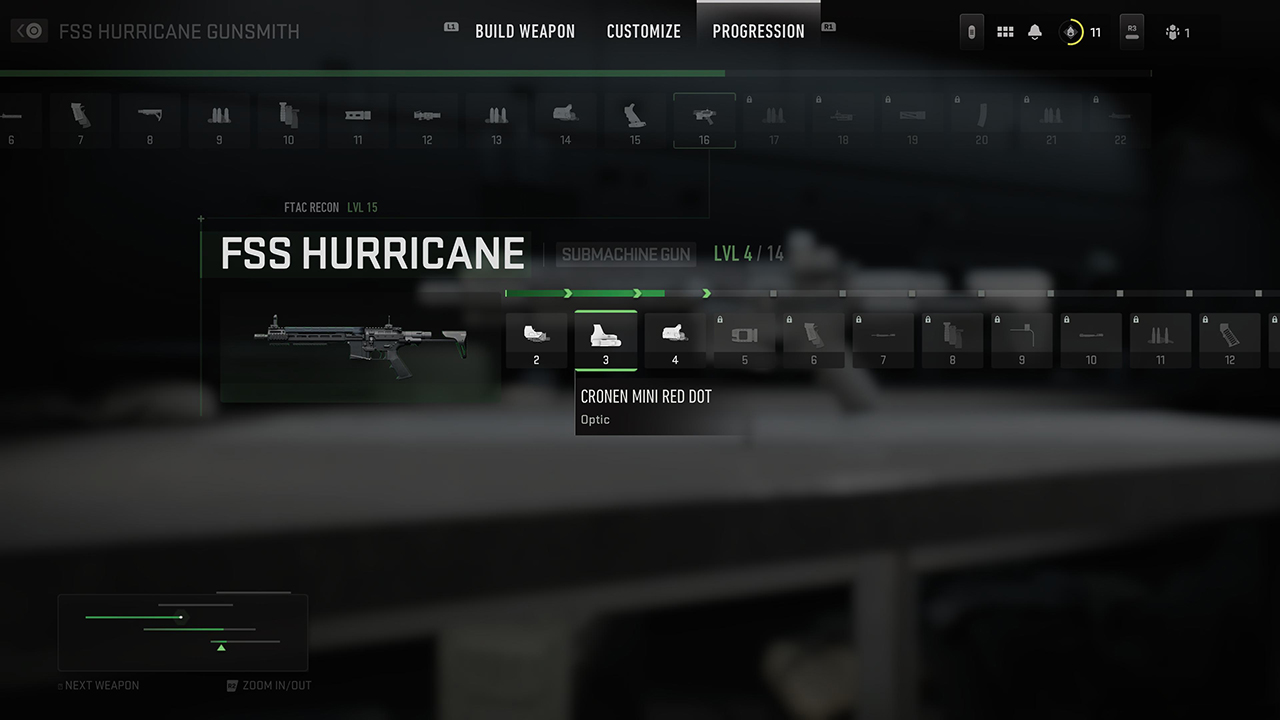Open the social party icon
The width and height of the screenshot is (1280, 720).
pyautogui.click(x=1173, y=33)
